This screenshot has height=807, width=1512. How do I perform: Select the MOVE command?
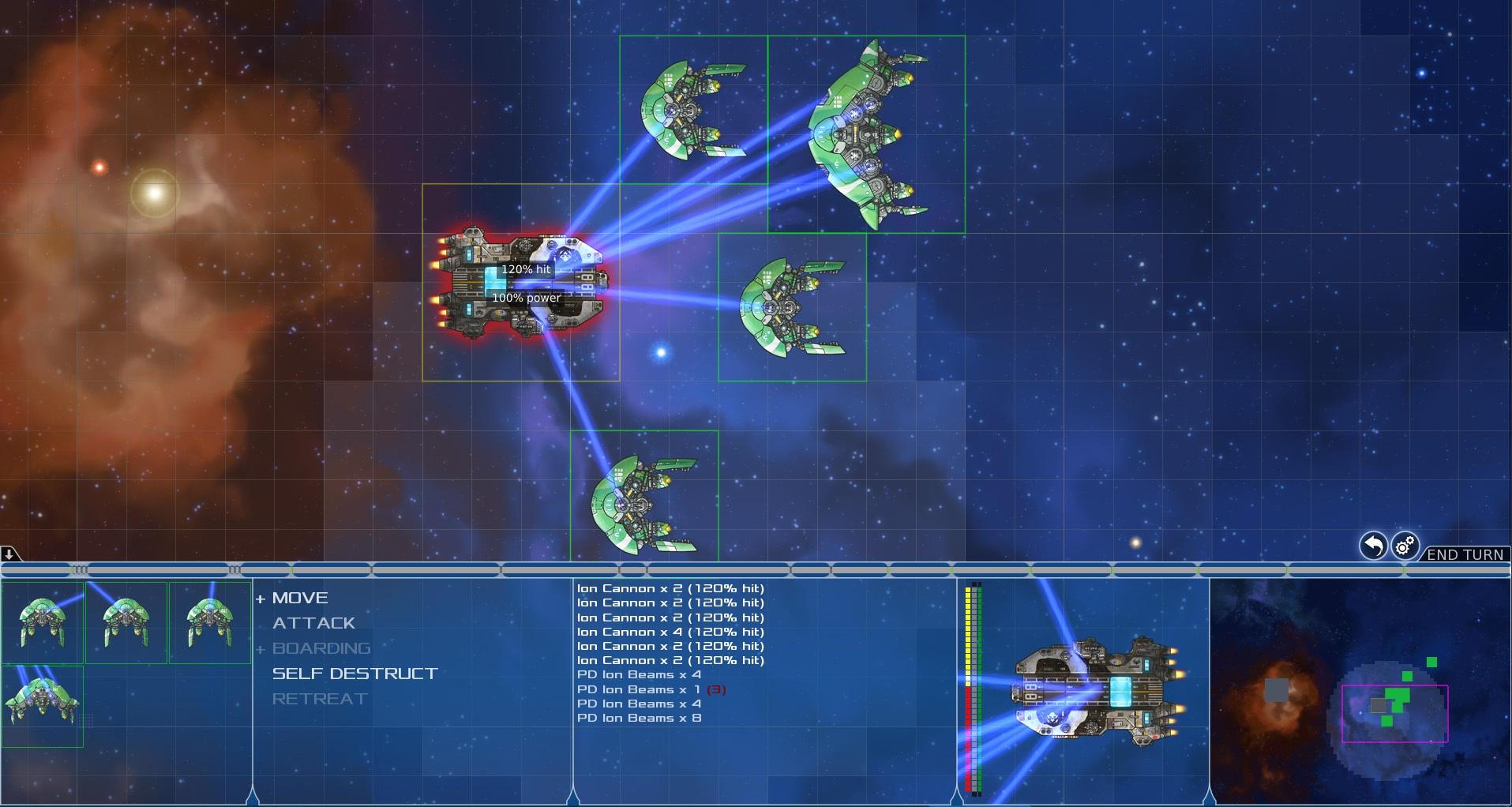click(298, 598)
